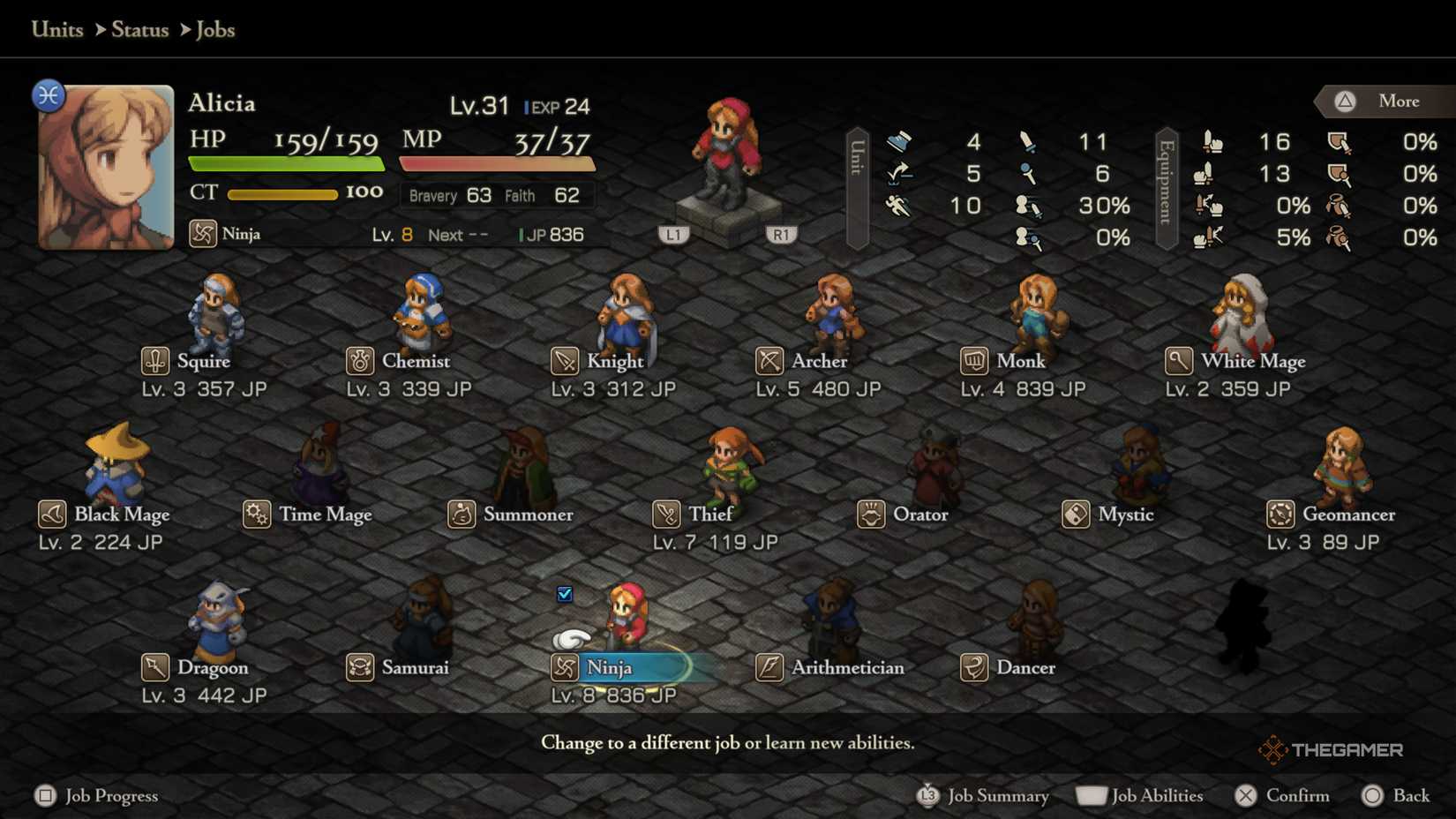
Task: Toggle the checkbox above the Ninja sprite
Action: (x=564, y=596)
